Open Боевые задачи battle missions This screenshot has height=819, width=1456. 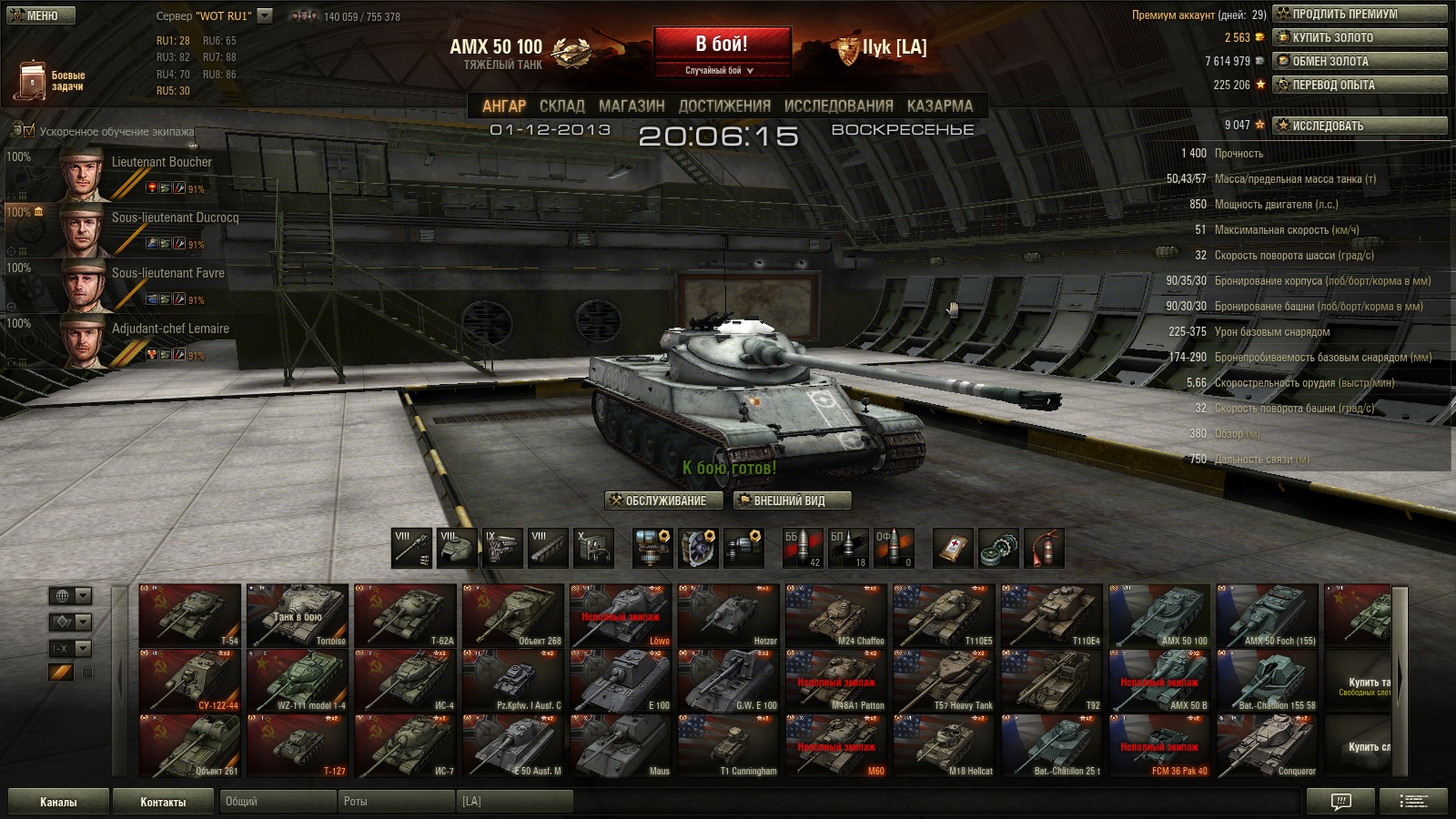(x=51, y=81)
